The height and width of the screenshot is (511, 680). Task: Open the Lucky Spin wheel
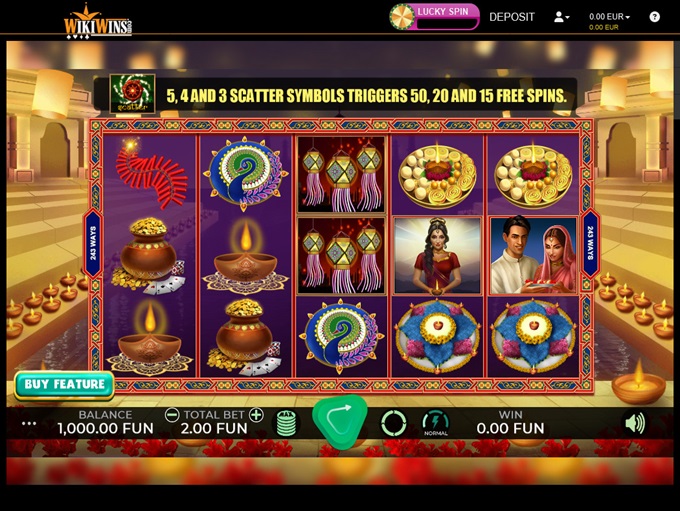(435, 15)
